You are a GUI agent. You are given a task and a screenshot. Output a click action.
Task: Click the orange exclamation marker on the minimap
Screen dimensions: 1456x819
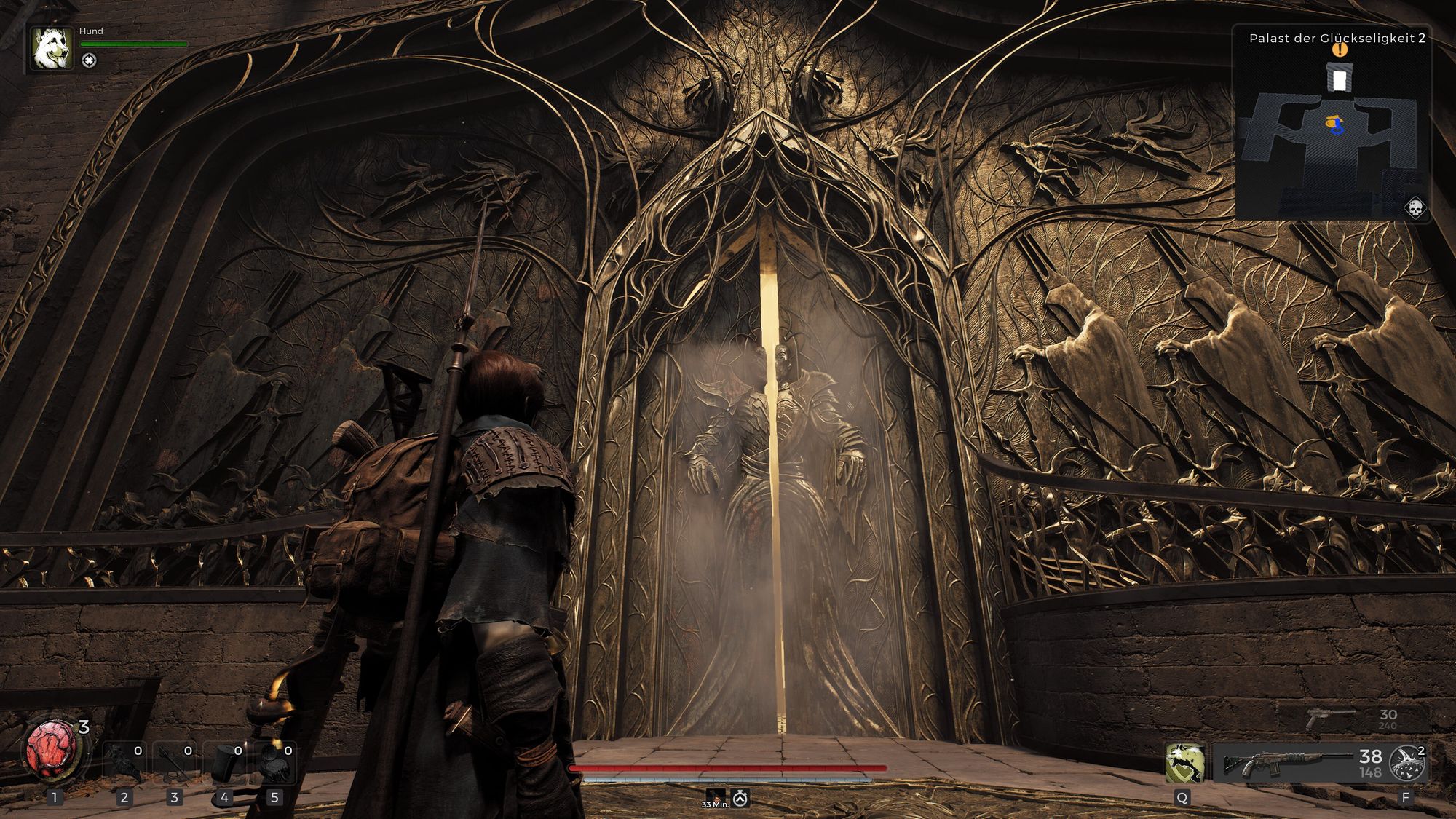pyautogui.click(x=1340, y=50)
